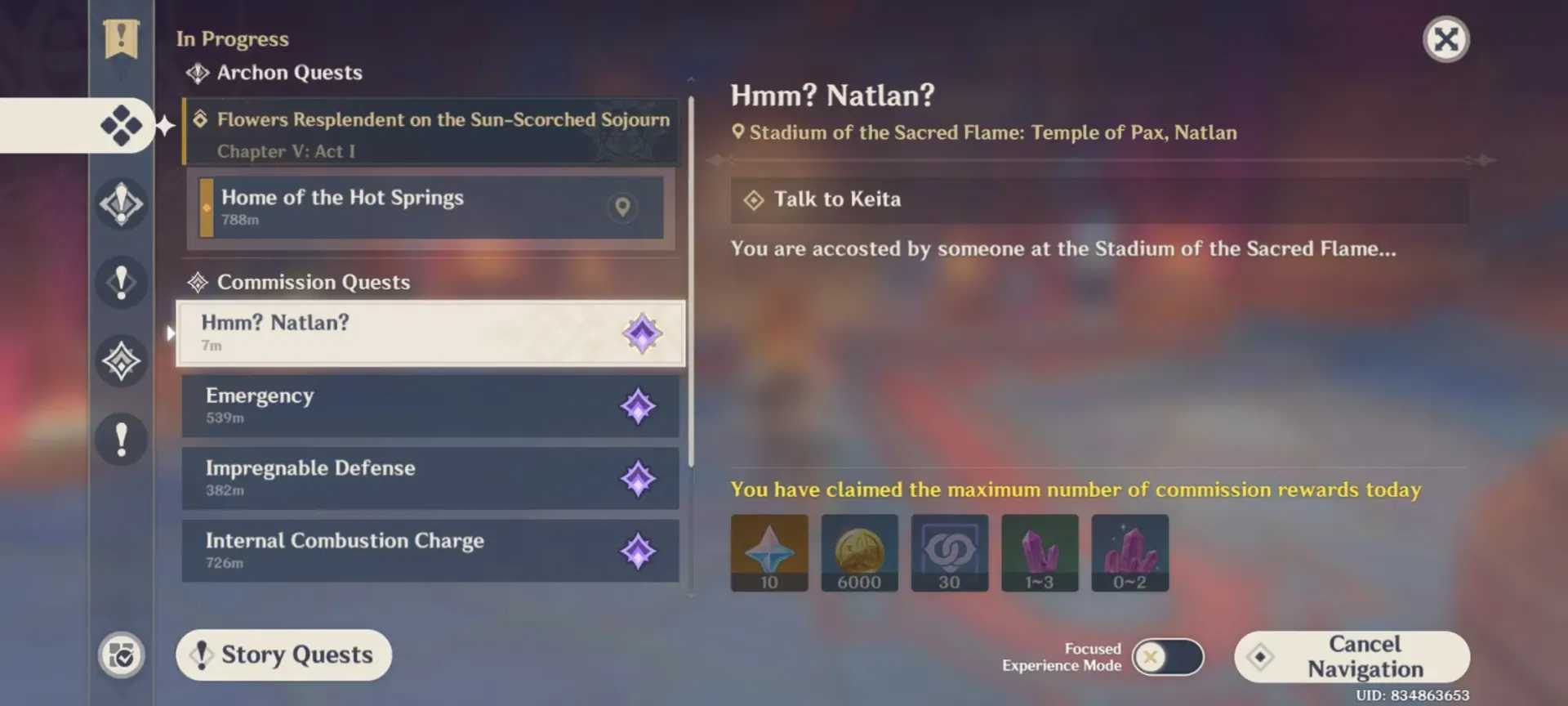Open the Story Quests button

283,655
